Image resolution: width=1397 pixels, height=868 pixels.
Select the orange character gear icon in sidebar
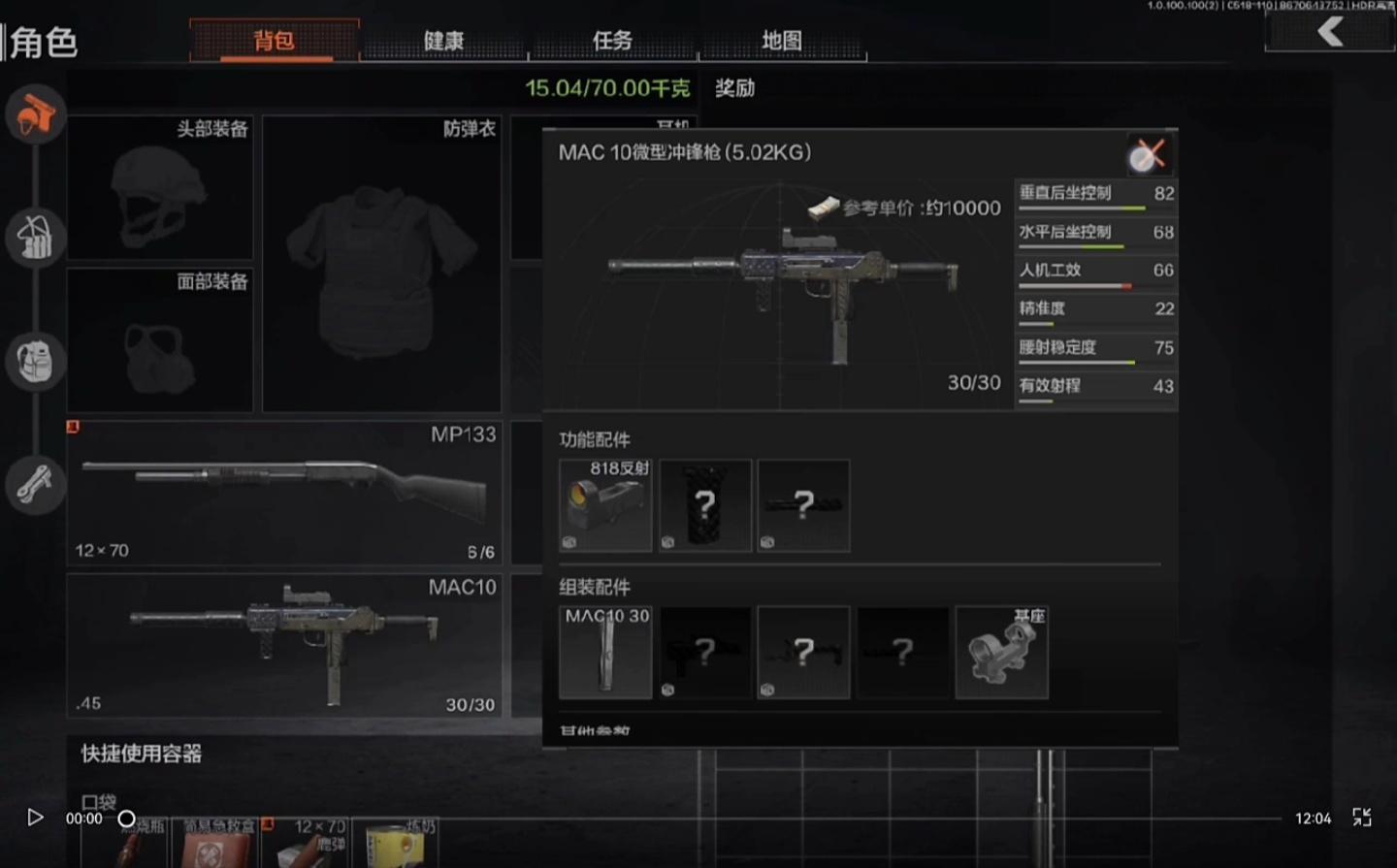pyautogui.click(x=35, y=113)
